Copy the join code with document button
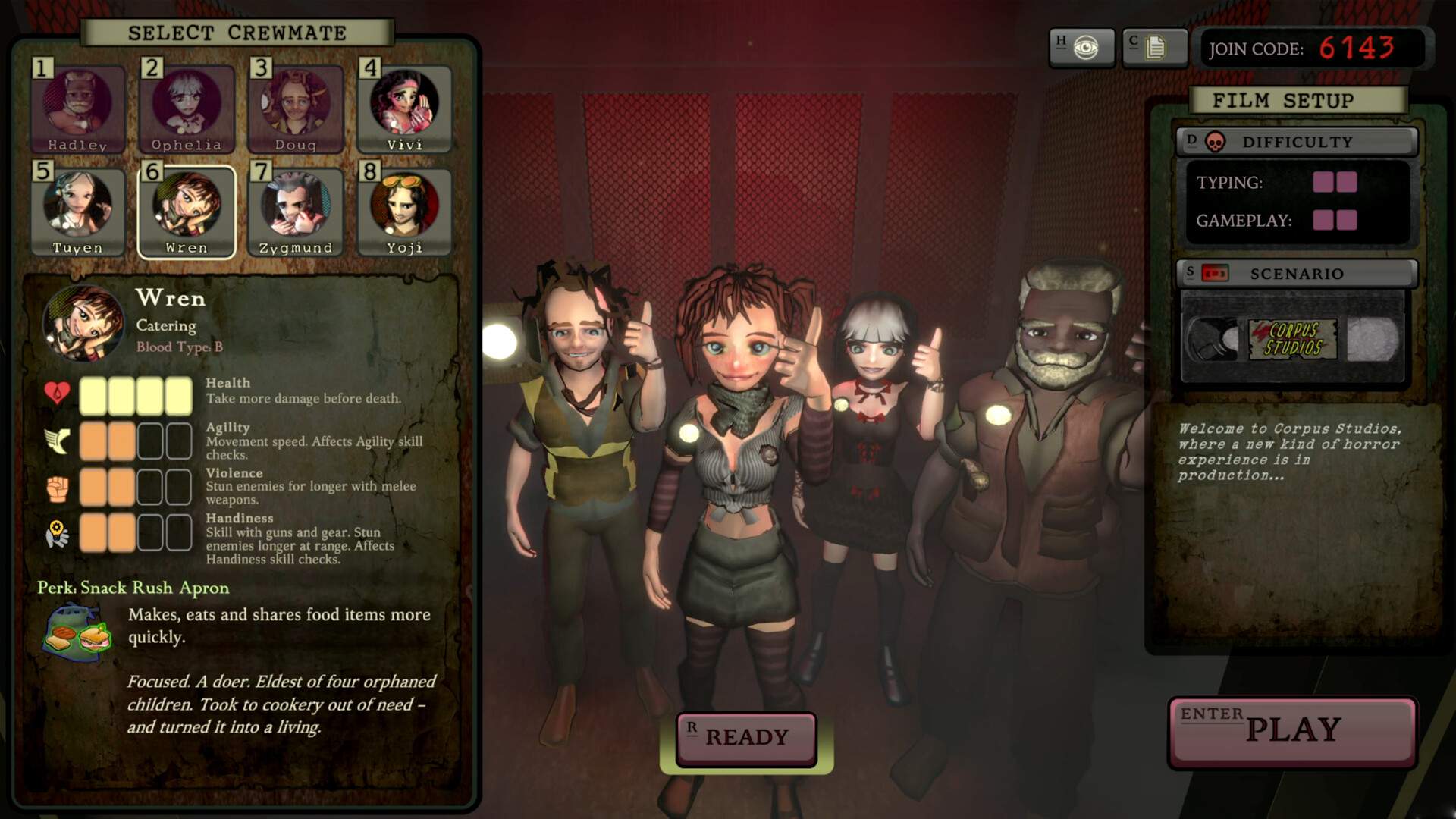This screenshot has width=1456, height=819. coord(1154,49)
